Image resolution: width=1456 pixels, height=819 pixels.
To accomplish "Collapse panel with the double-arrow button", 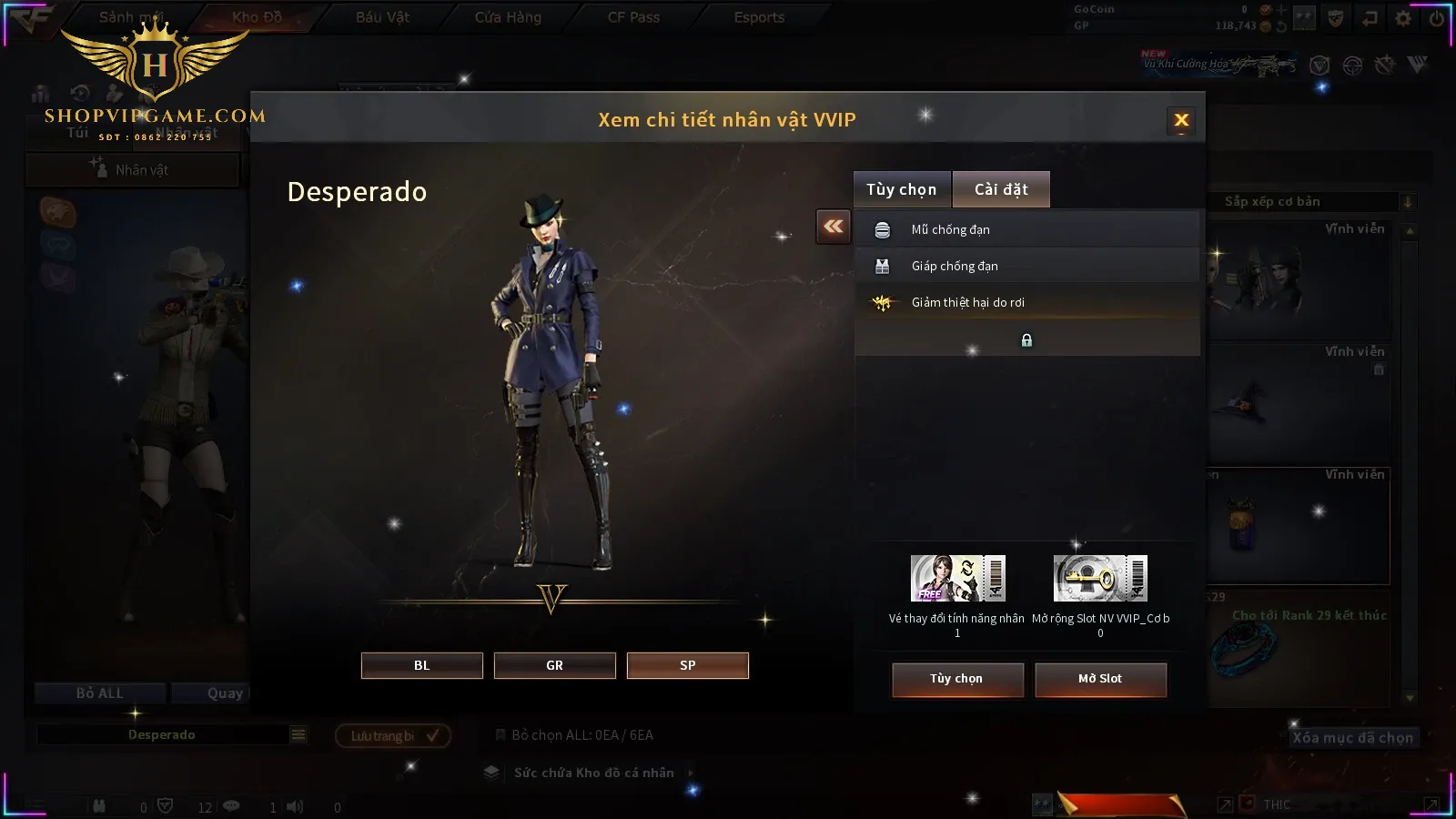I will point(834,227).
